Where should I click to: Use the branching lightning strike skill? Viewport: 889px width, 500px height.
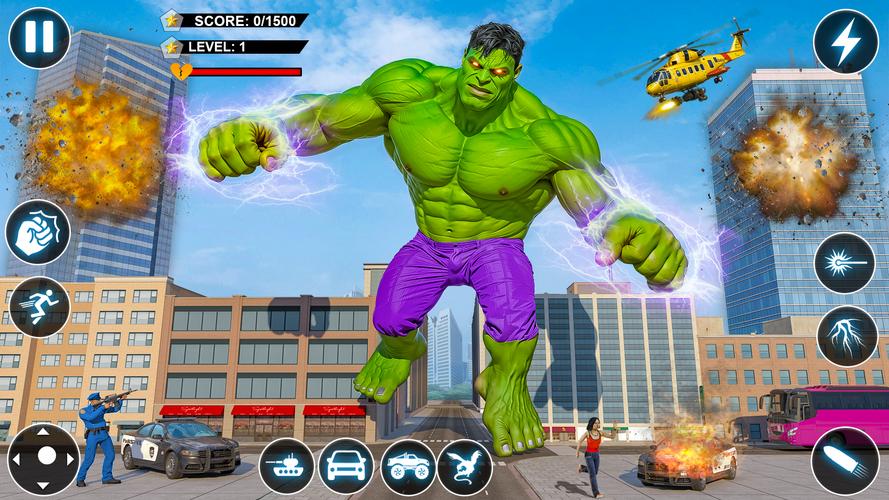847,336
